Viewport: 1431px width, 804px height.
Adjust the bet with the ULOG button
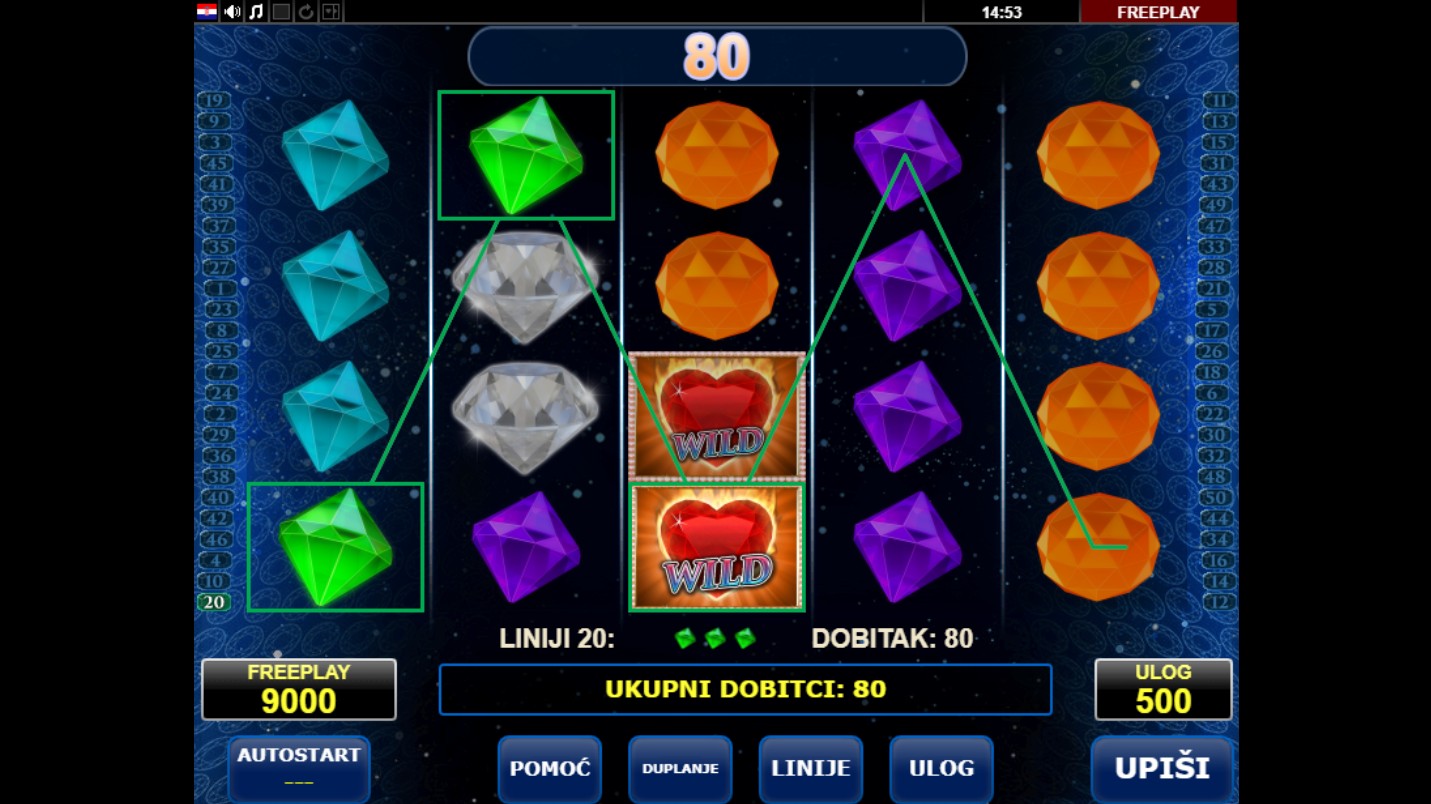point(941,768)
